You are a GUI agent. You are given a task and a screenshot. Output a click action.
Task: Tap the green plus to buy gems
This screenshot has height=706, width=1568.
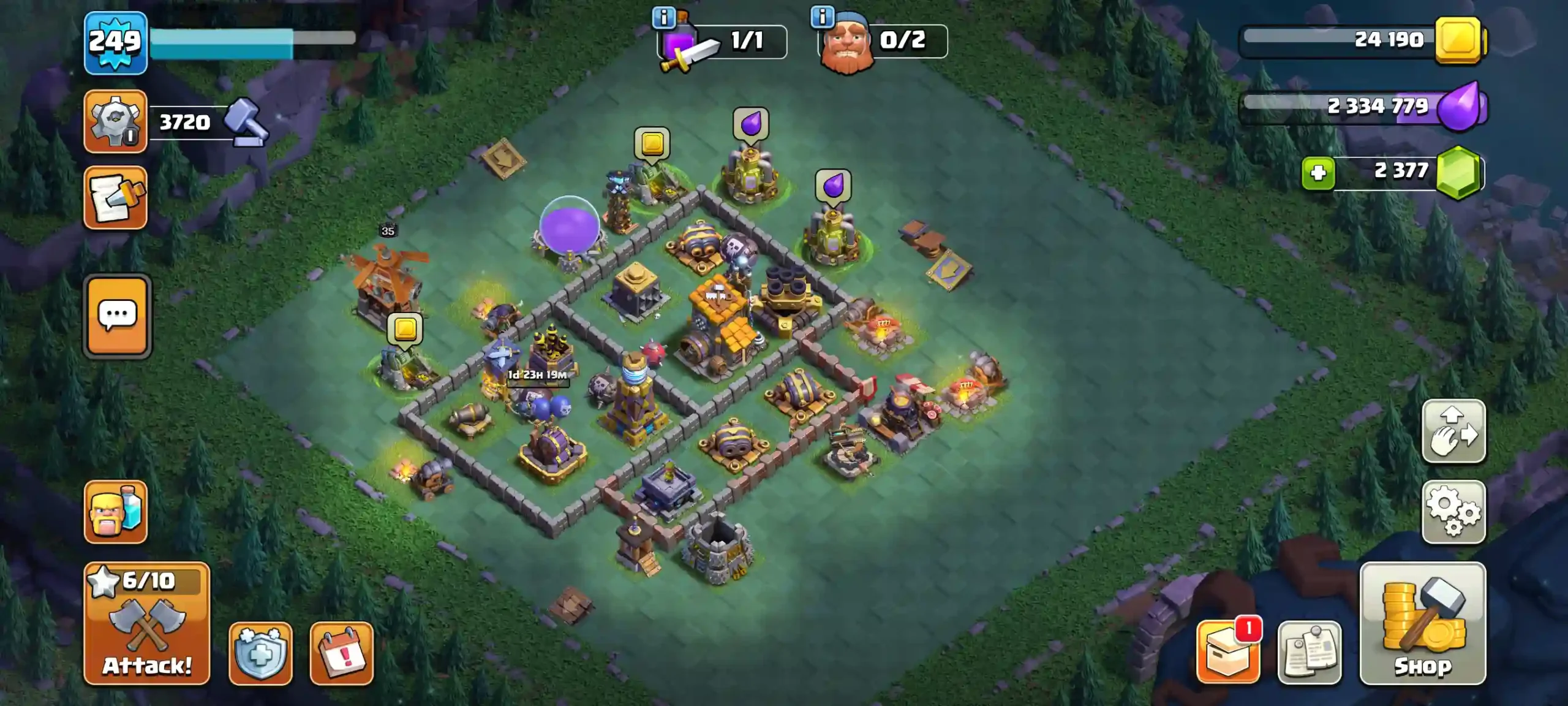coord(1318,173)
